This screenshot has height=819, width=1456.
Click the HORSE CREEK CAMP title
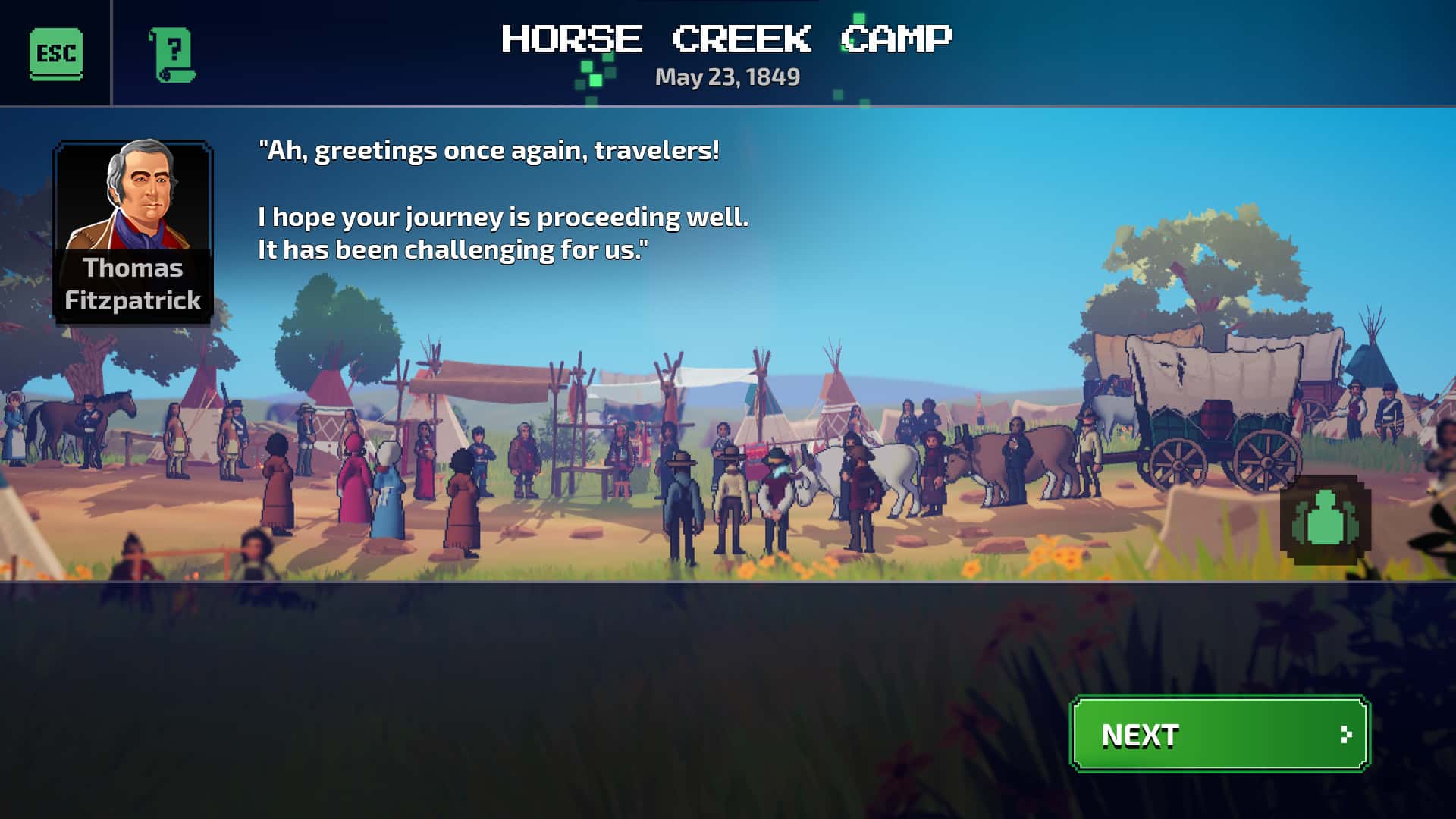[x=726, y=38]
